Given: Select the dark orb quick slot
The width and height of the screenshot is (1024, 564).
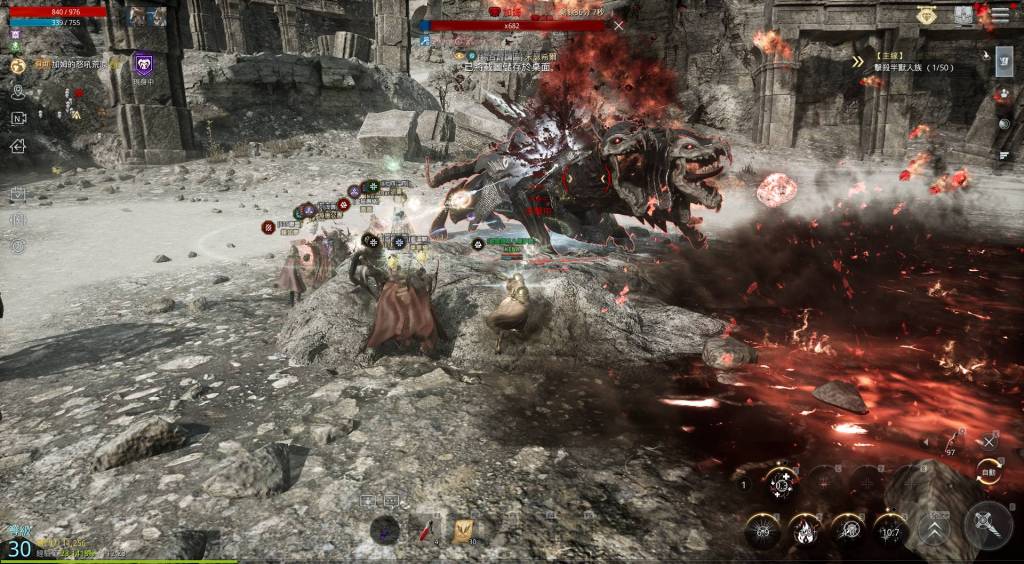Looking at the screenshot, I should click(385, 529).
